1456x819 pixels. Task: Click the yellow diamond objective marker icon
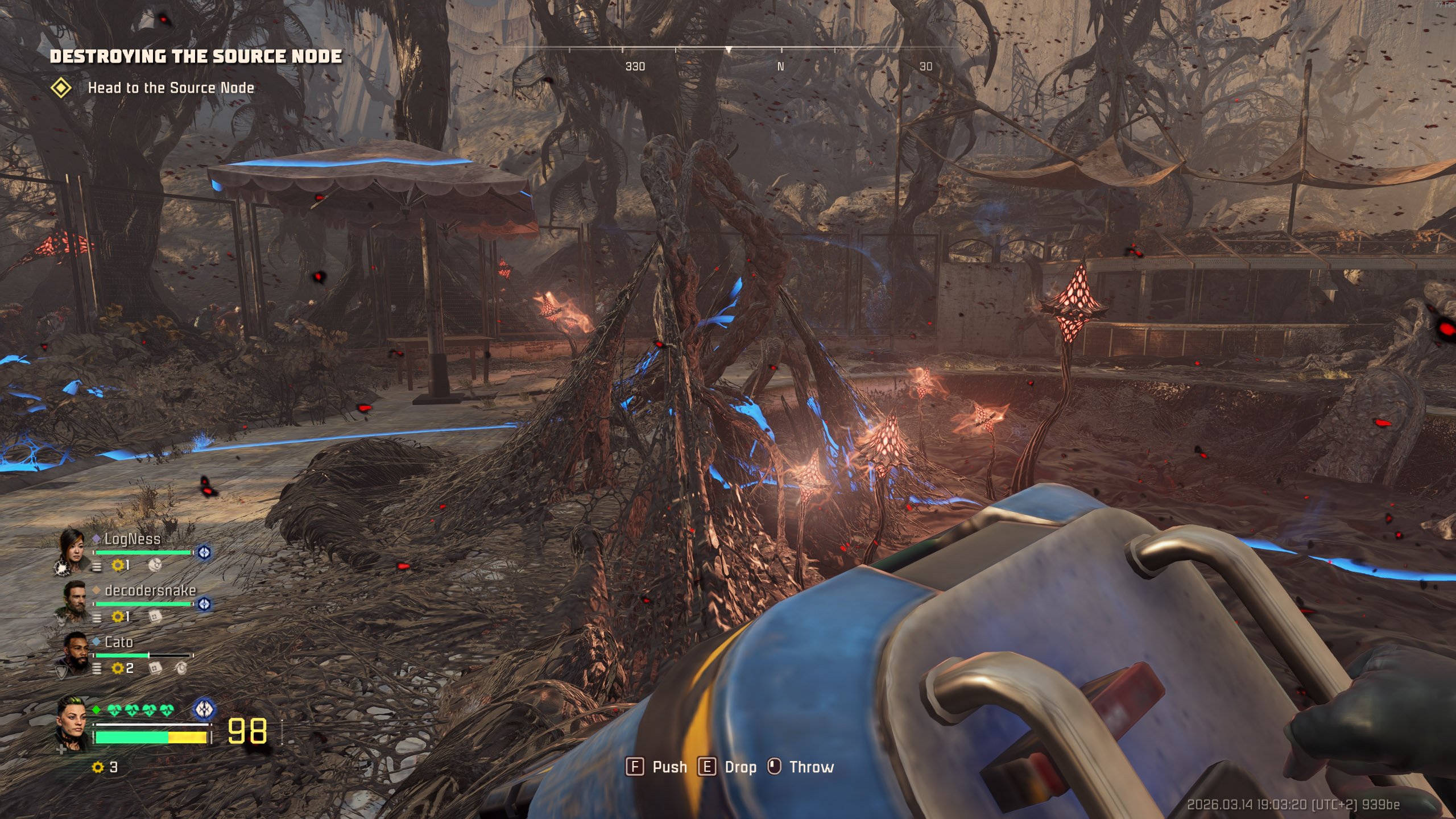(61, 88)
